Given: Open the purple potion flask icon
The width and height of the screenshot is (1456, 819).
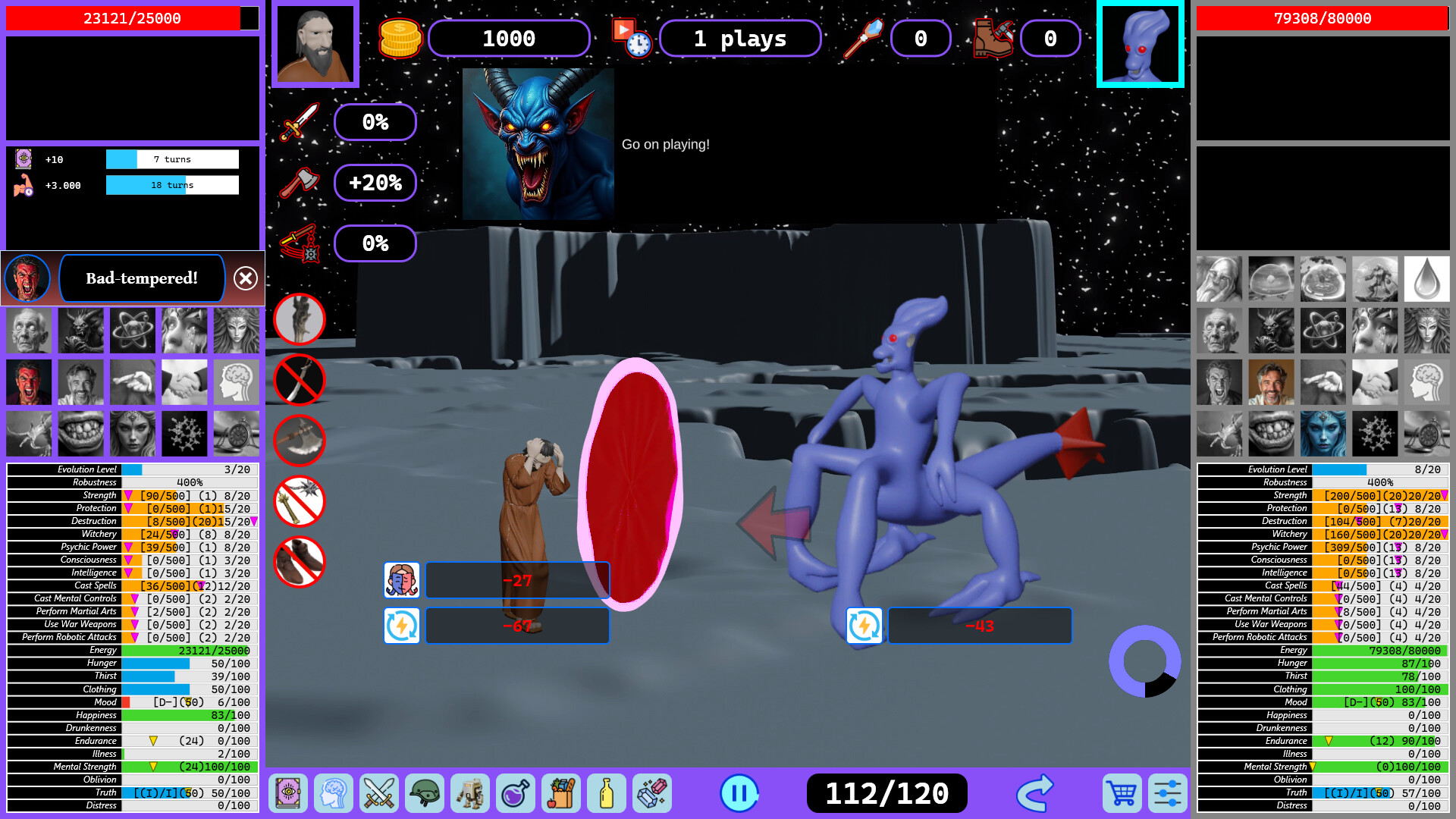Looking at the screenshot, I should click(x=516, y=793).
